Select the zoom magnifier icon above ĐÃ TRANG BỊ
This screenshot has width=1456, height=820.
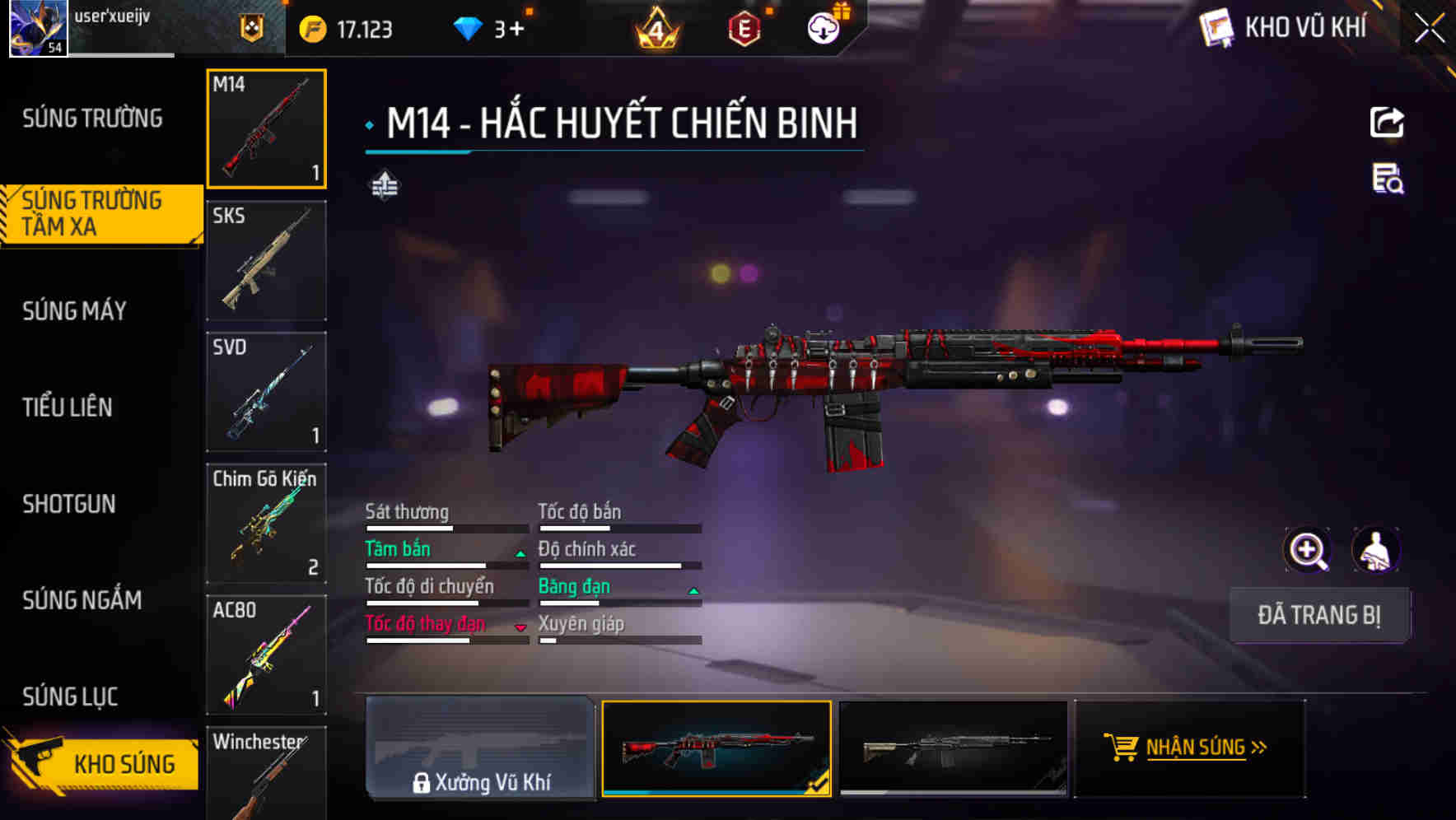point(1306,550)
